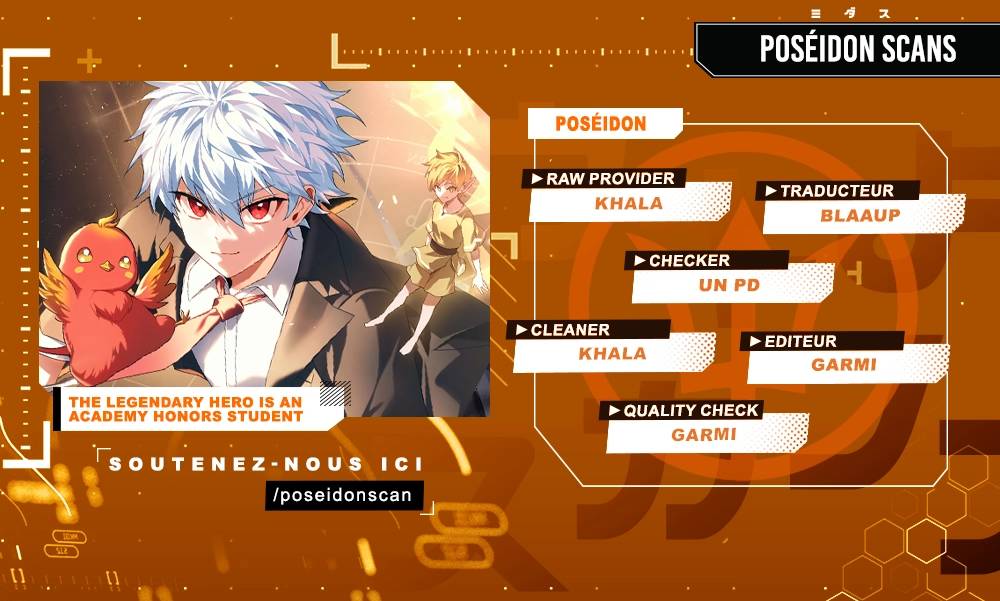Open The Legendary Hero title label

point(187,409)
